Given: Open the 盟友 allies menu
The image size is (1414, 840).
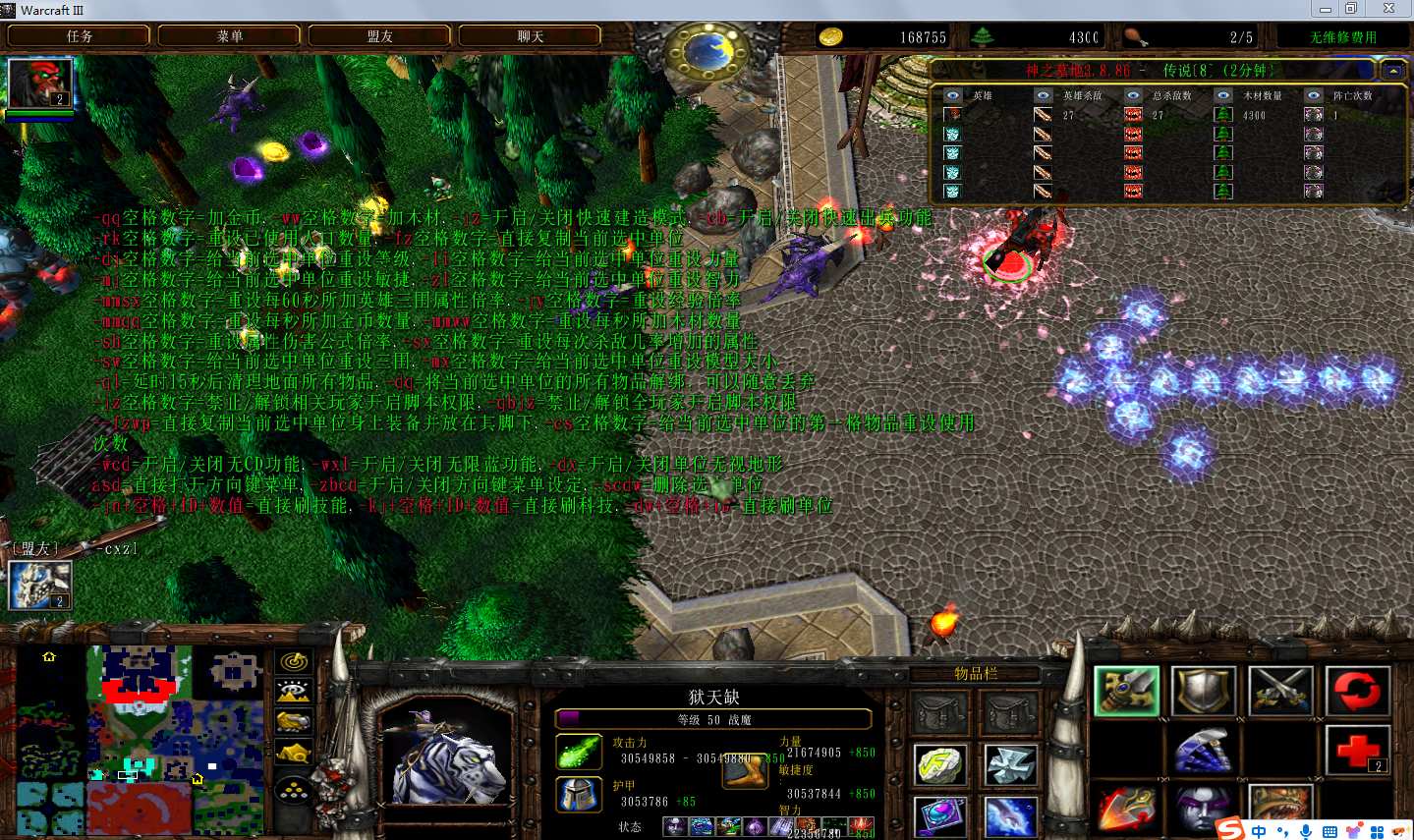Looking at the screenshot, I should point(379,36).
